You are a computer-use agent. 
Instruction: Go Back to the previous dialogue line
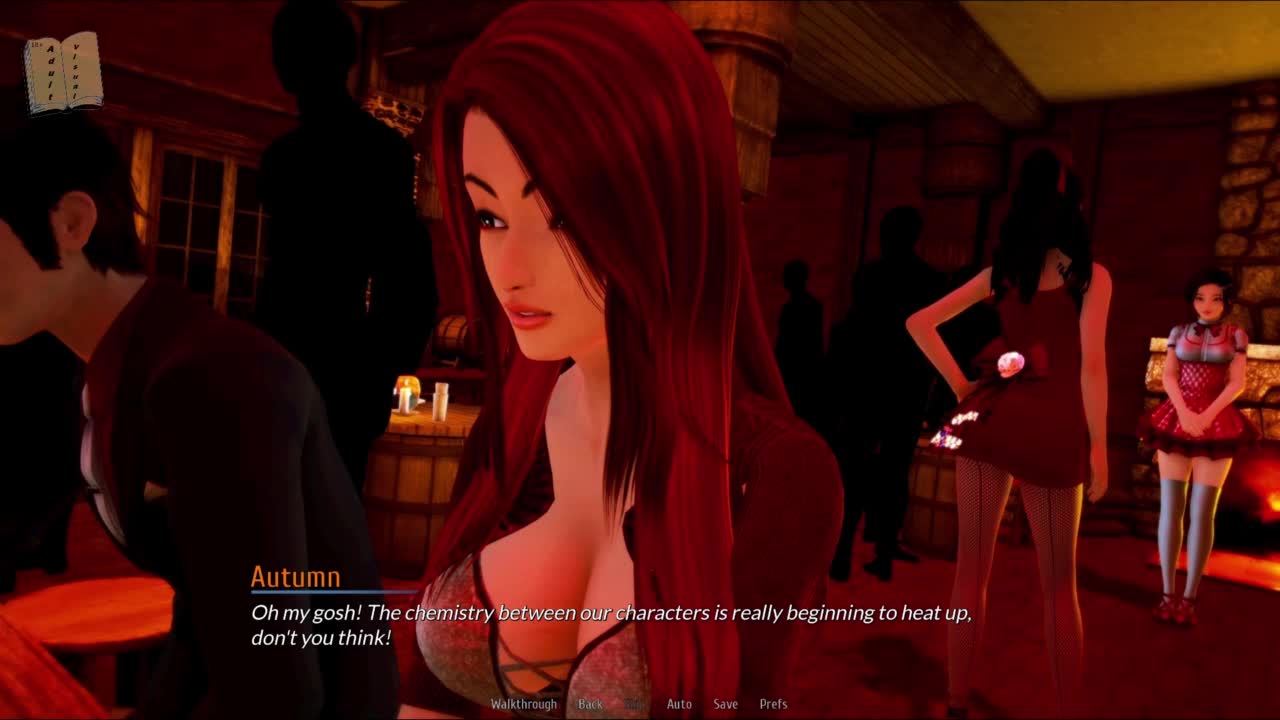point(590,704)
